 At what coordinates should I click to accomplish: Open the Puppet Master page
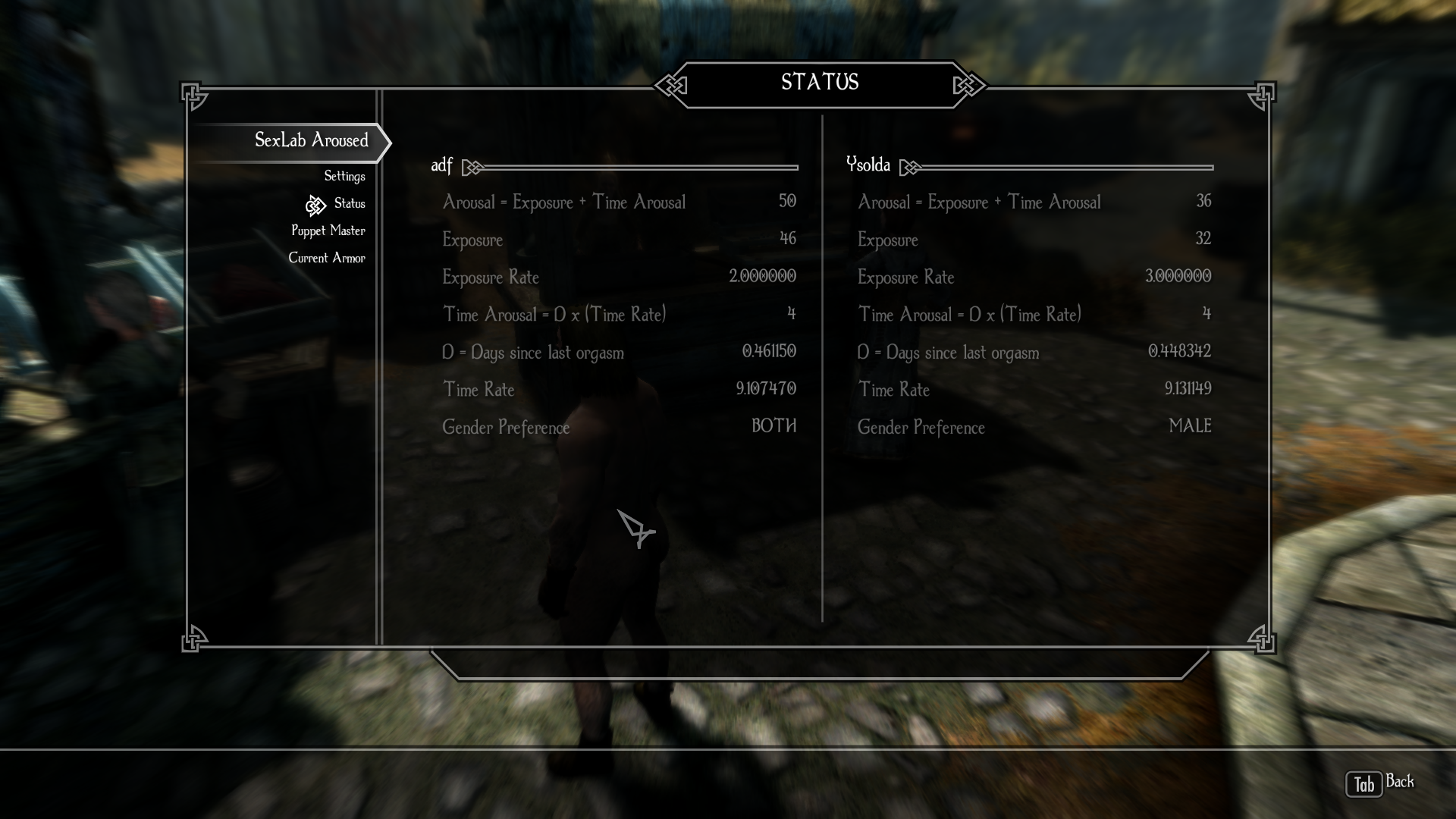328,231
